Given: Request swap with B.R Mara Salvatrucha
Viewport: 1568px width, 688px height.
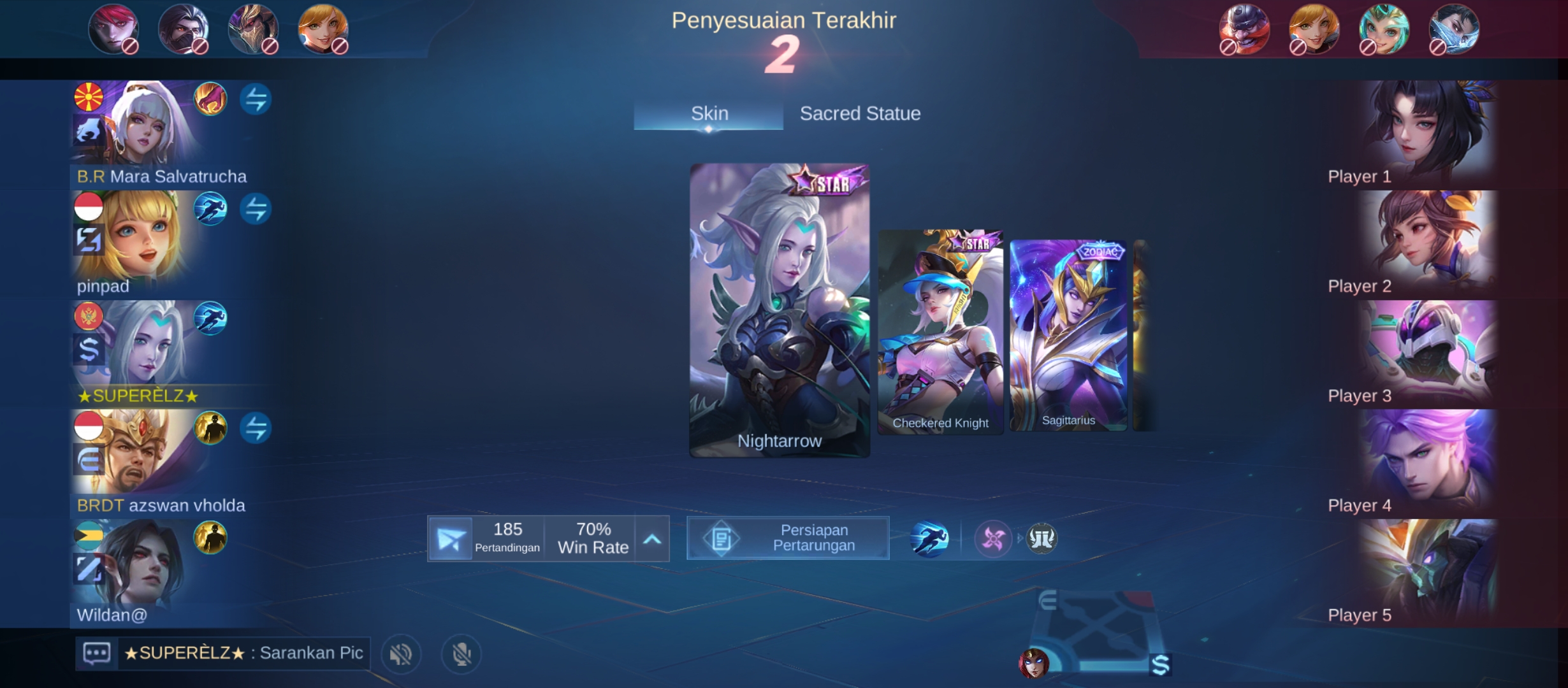Looking at the screenshot, I should (x=256, y=99).
